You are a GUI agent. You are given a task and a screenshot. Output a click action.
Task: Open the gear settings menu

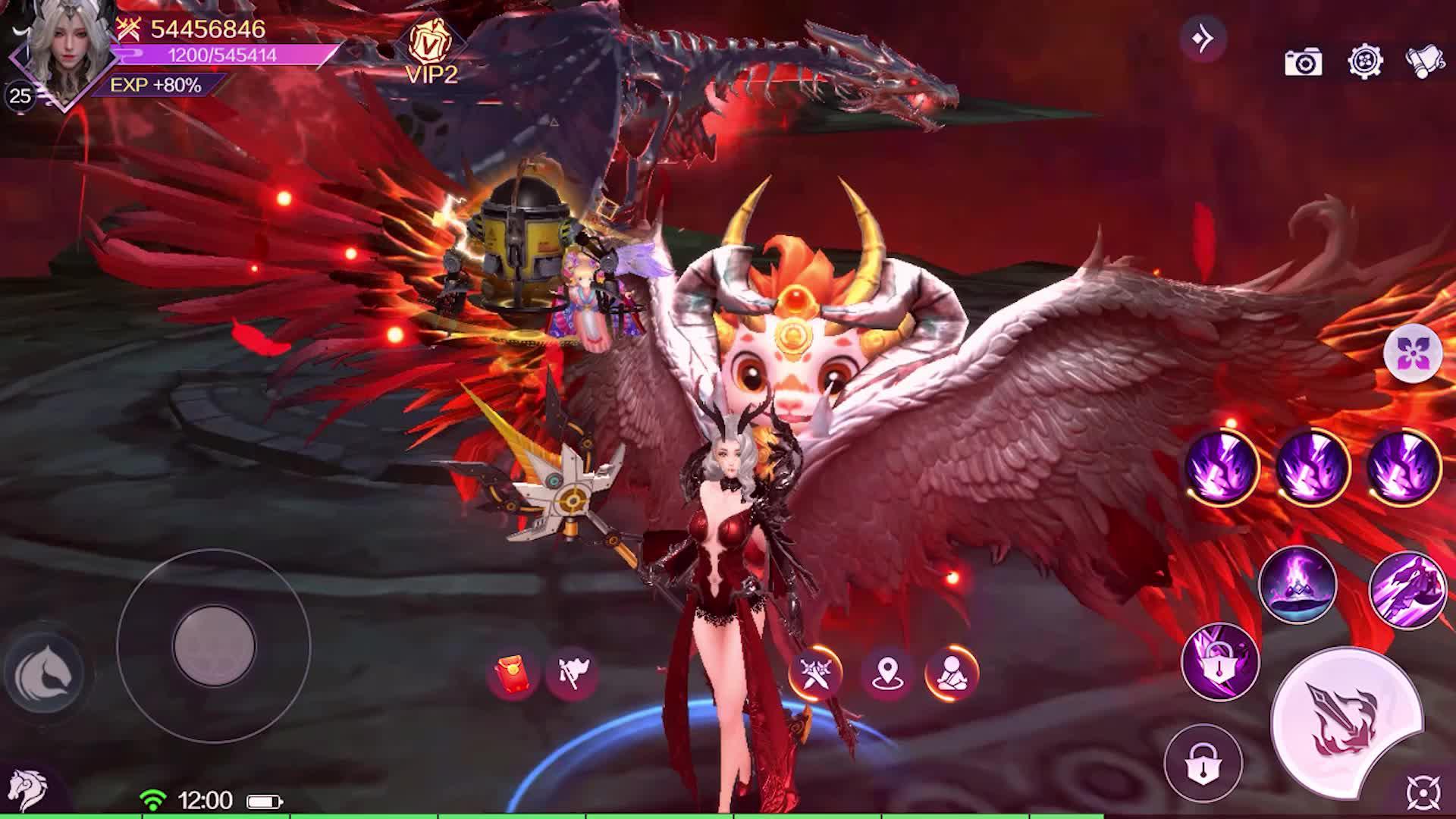[x=1365, y=61]
